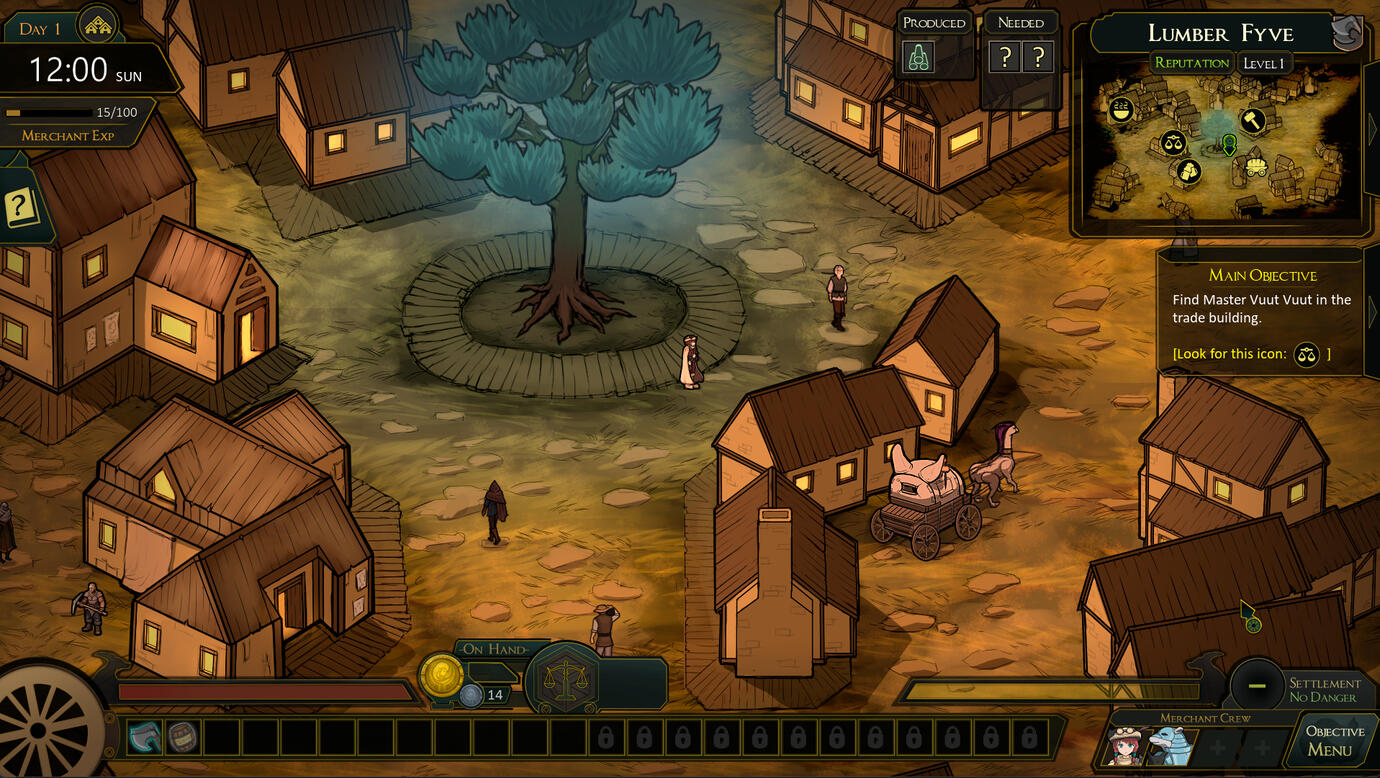Select the hammer marker on the minimap
The width and height of the screenshot is (1380, 778).
[x=1252, y=121]
